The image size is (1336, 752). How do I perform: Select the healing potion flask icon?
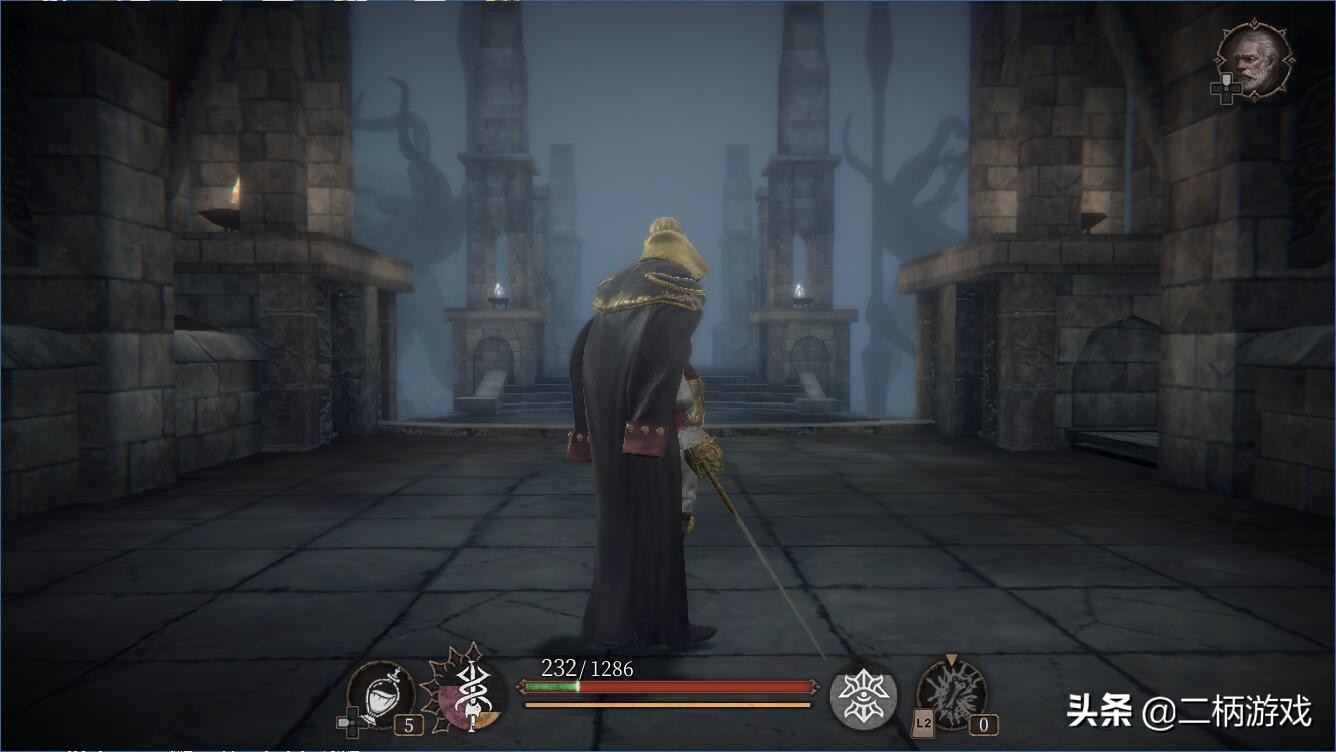pos(379,692)
